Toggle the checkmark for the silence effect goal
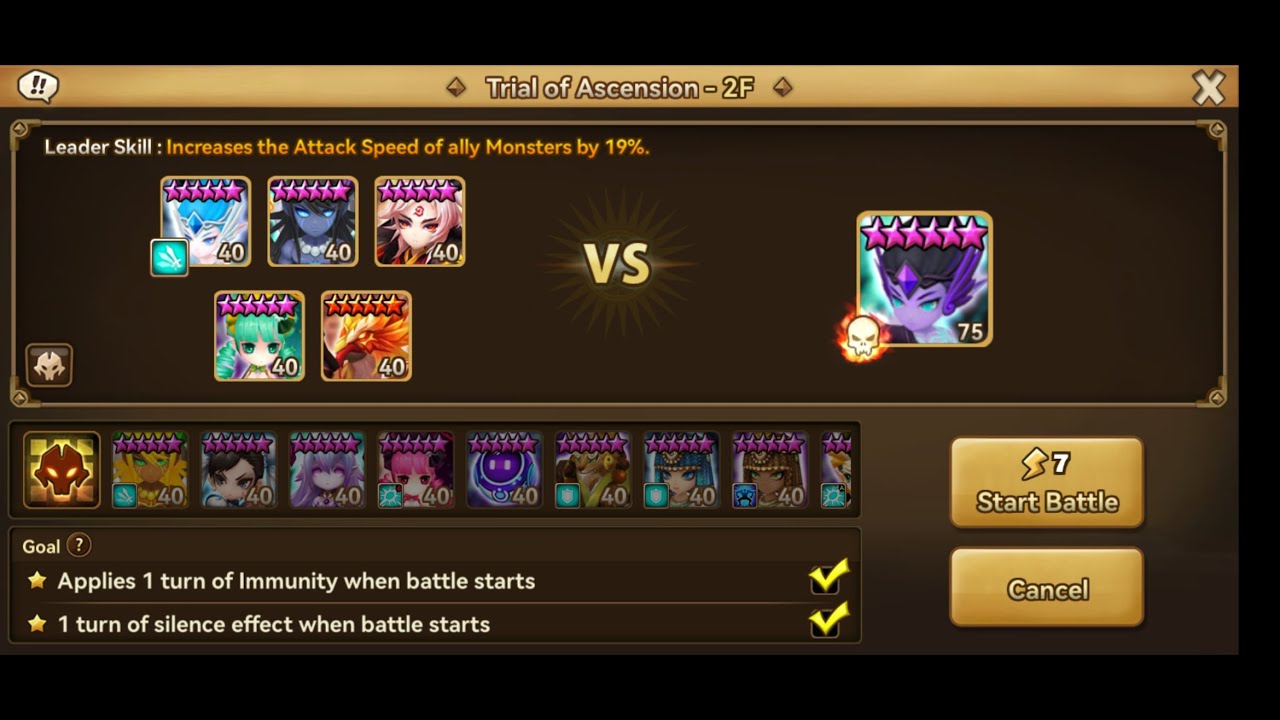Image resolution: width=1280 pixels, height=720 pixels. (826, 623)
